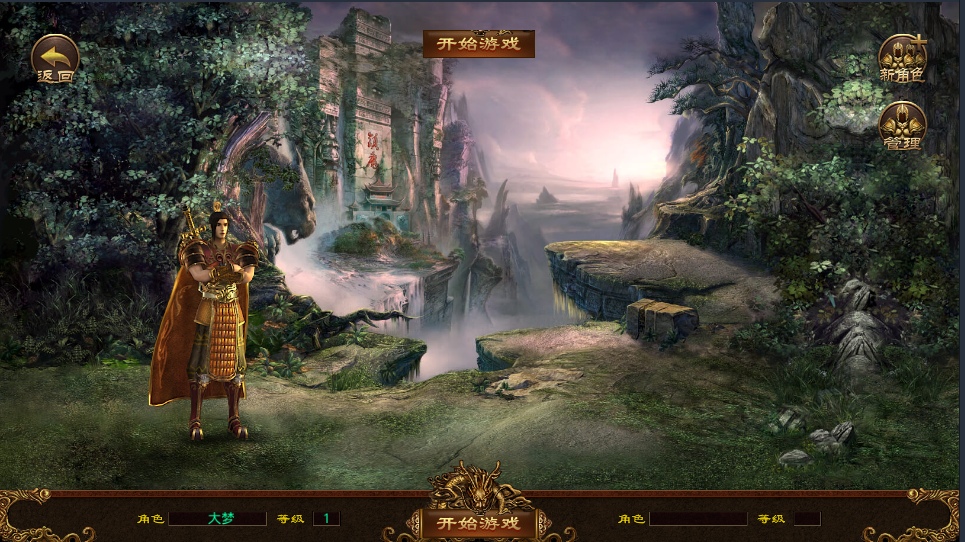Choose the 大梦 character name field

pyautogui.click(x=217, y=519)
